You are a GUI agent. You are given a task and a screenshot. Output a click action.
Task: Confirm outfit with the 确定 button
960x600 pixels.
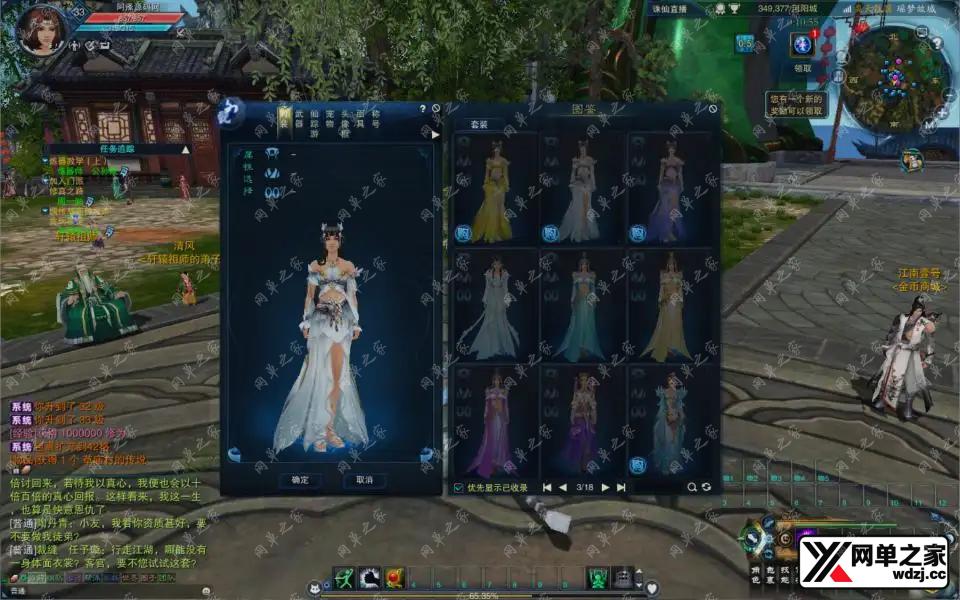click(300, 480)
